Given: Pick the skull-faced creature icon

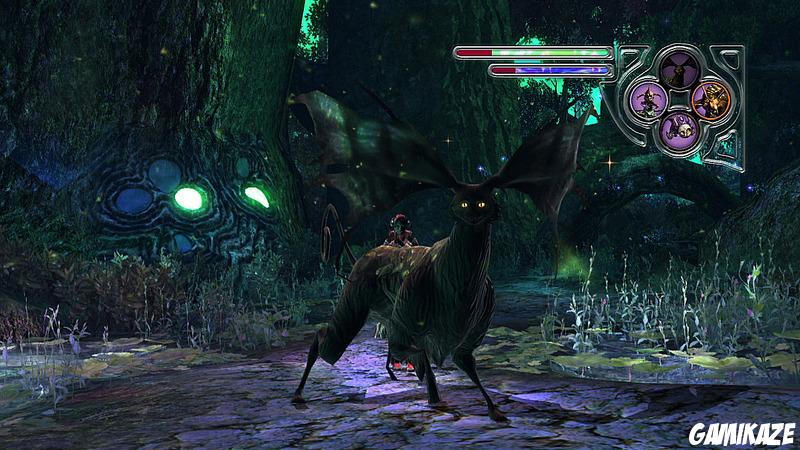Looking at the screenshot, I should (x=679, y=129).
